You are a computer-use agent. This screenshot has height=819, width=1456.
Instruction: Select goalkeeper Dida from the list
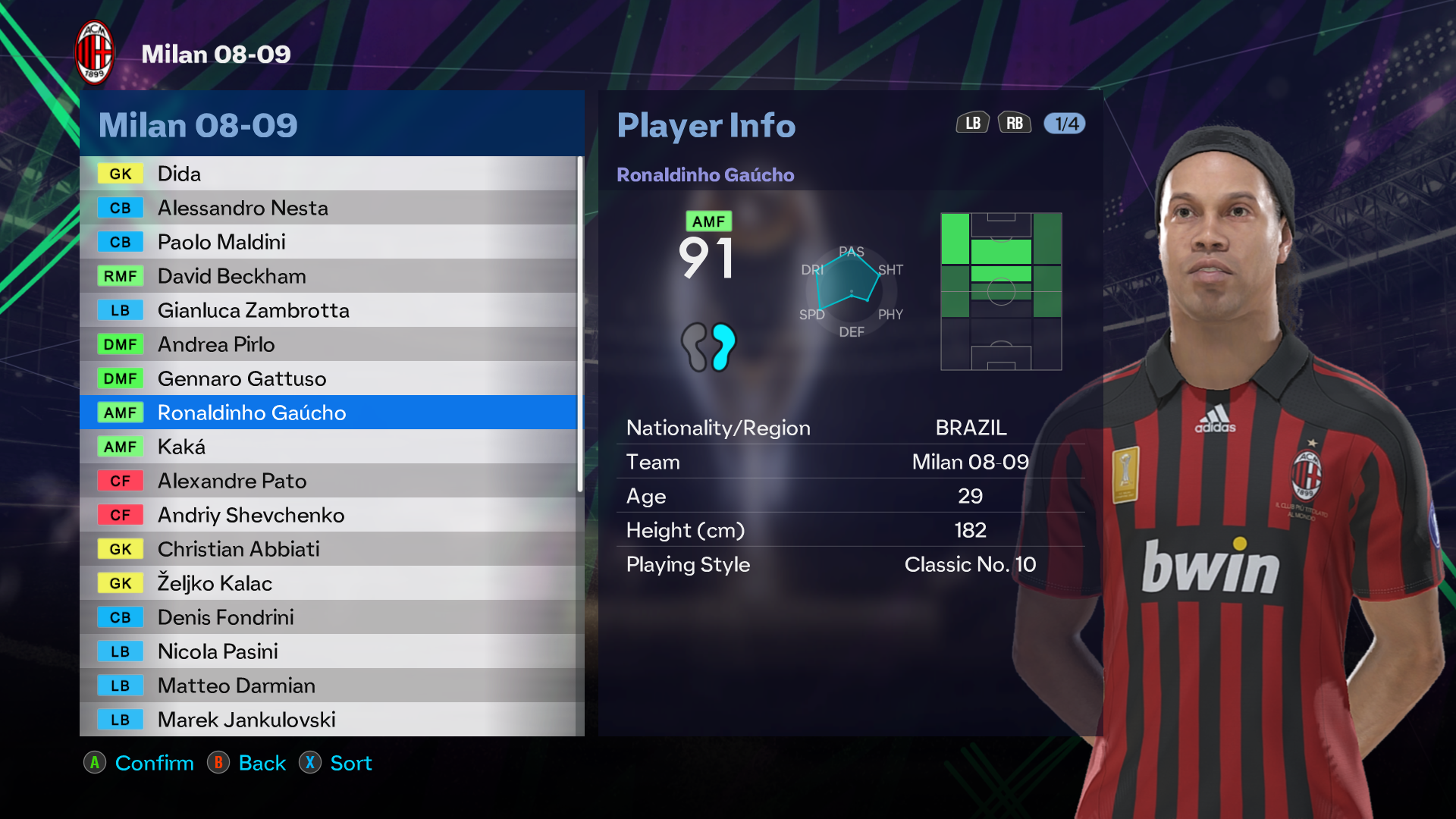[328, 174]
